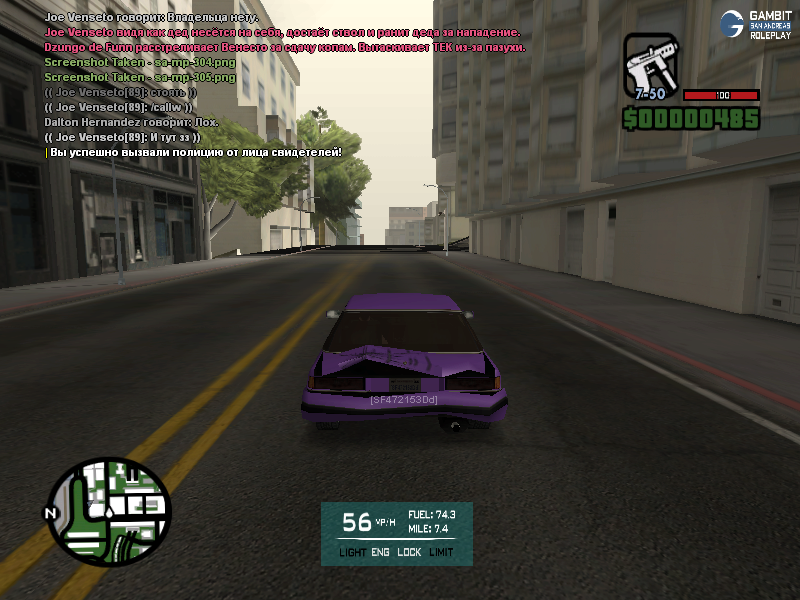
Task: Toggle the ENG engine indicator
Action: pyautogui.click(x=381, y=552)
